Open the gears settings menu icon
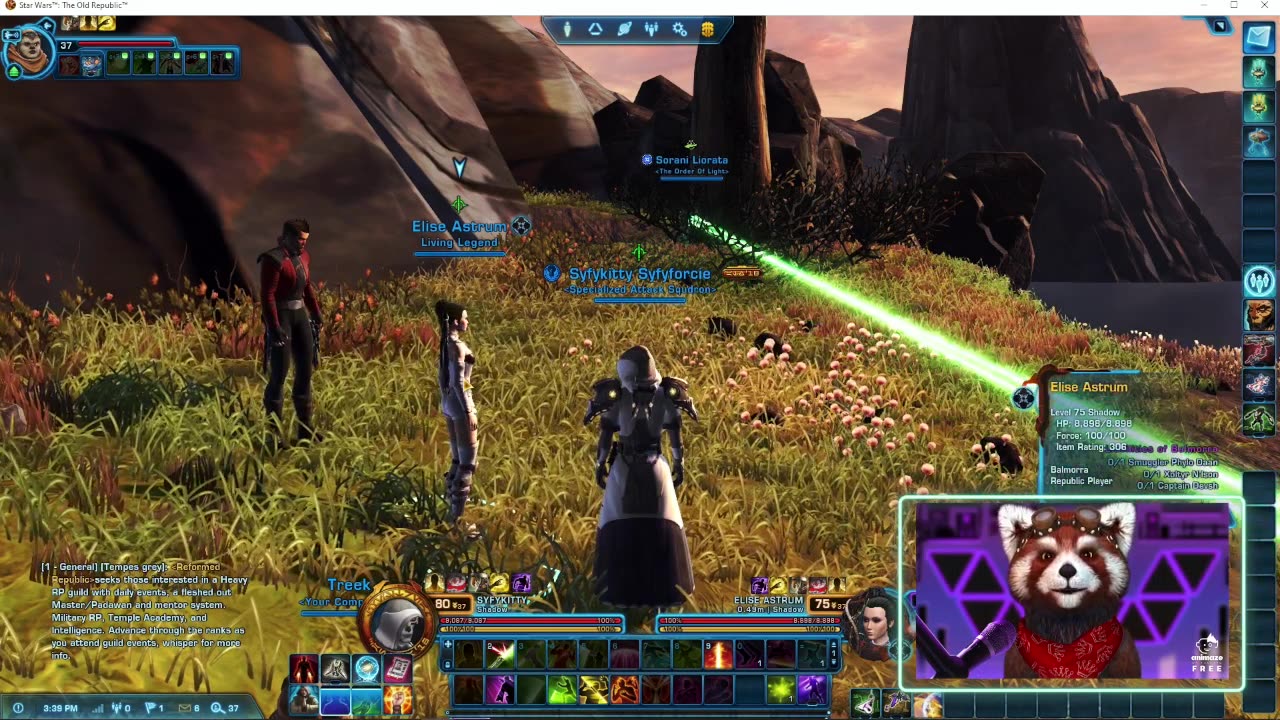This screenshot has width=1280, height=720. (680, 29)
